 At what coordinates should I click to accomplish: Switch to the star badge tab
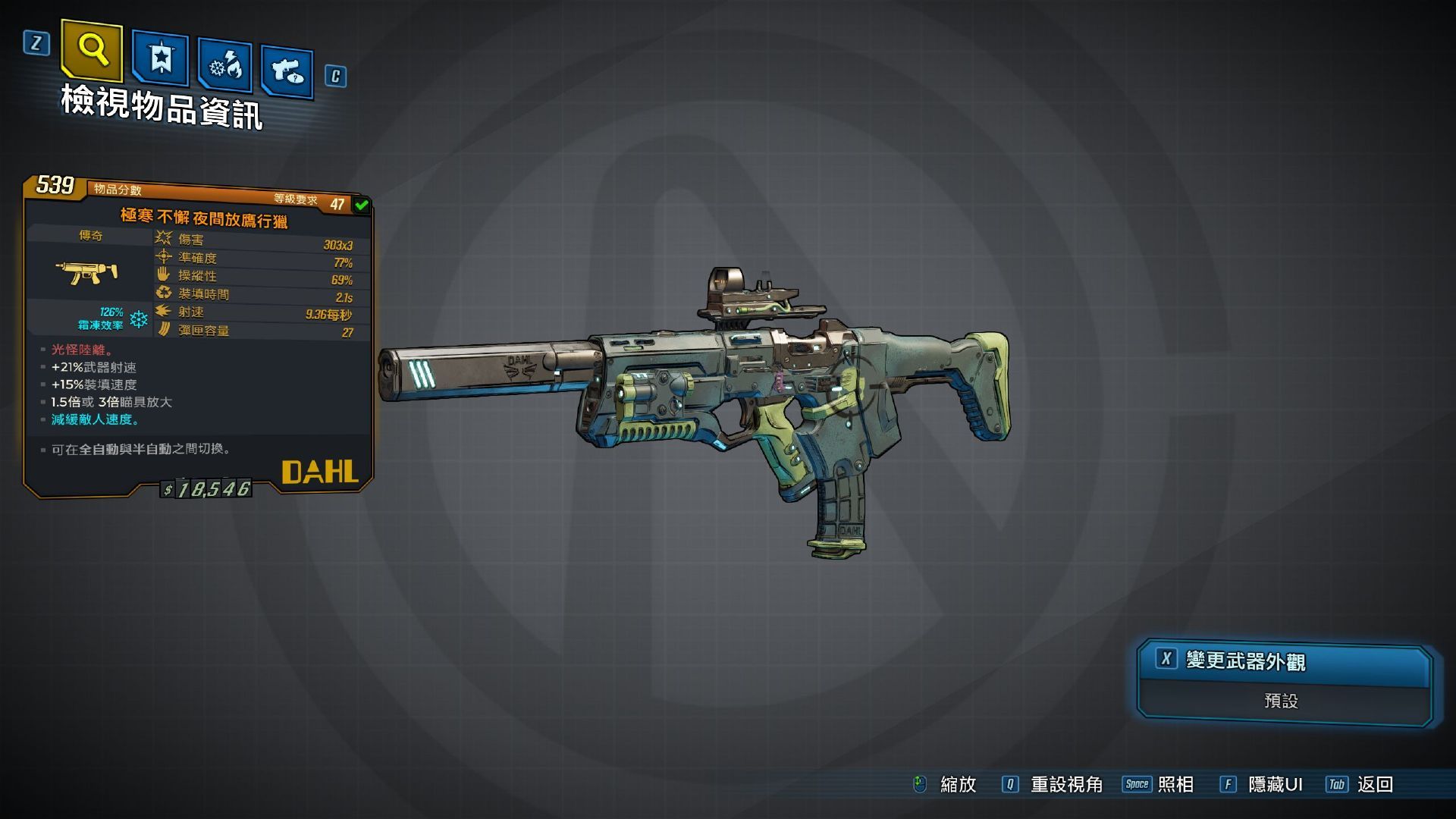point(161,58)
